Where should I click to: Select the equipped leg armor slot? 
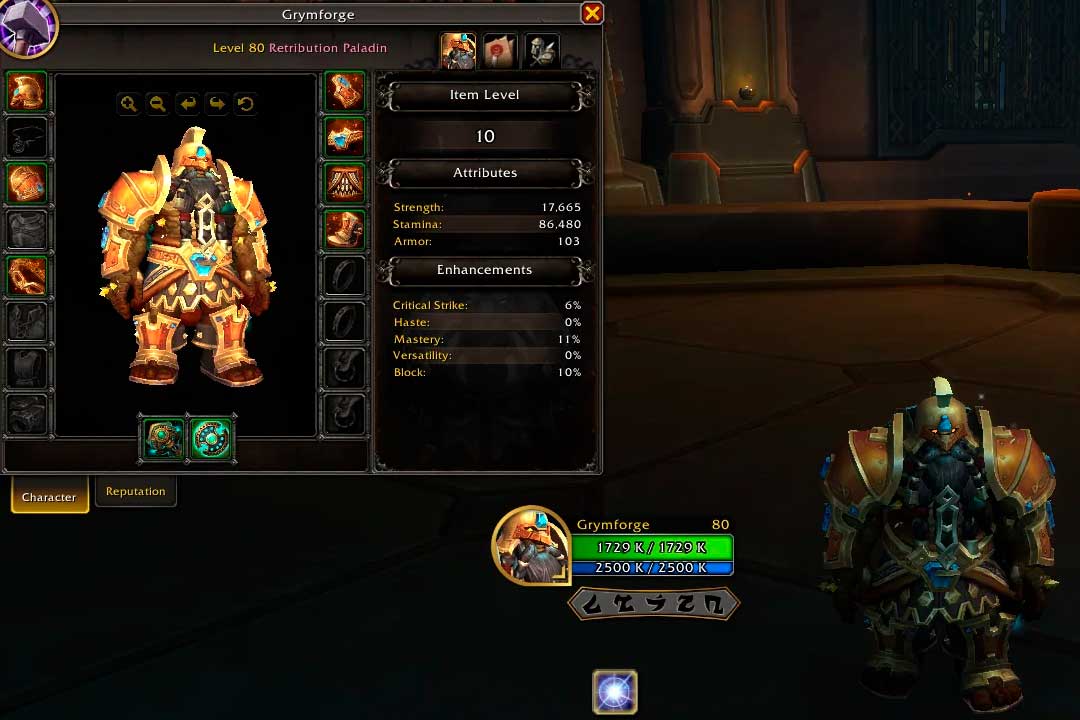345,183
